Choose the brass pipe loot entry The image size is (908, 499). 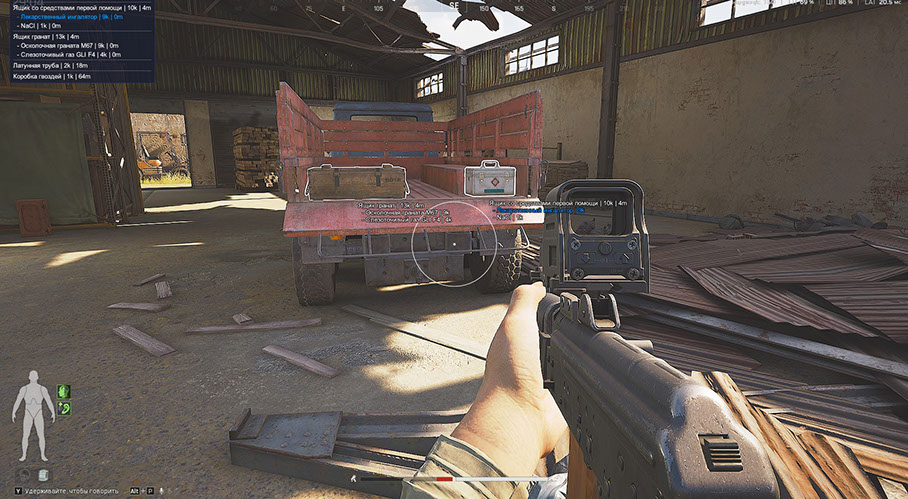50,65
